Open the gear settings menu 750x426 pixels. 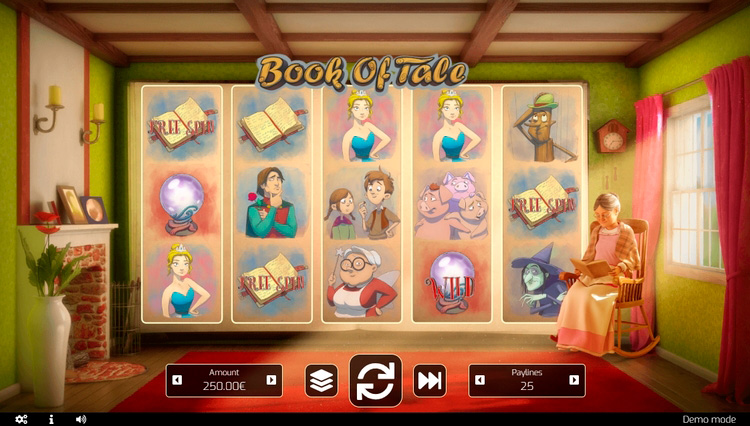pos(22,419)
